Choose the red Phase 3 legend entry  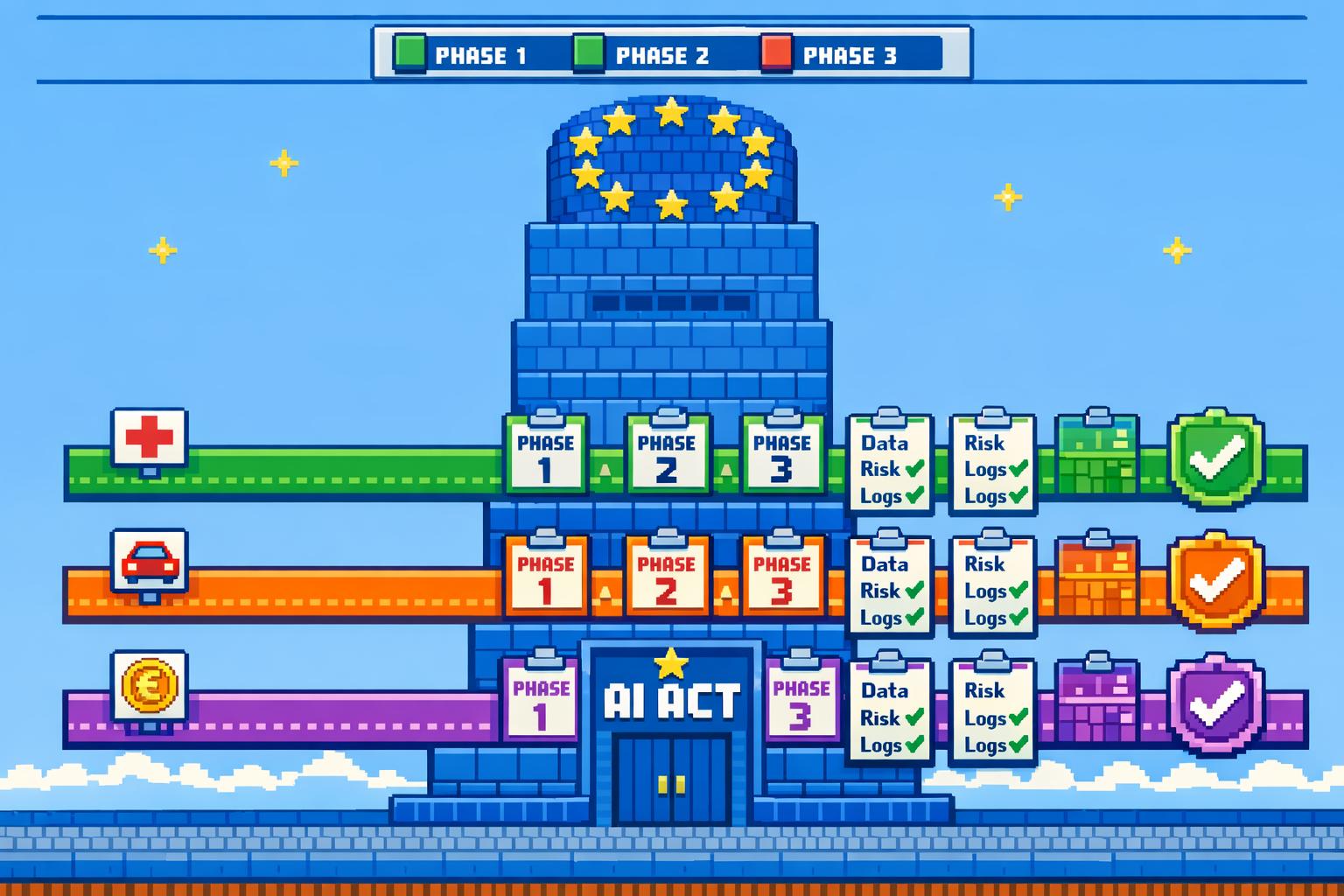[x=829, y=54]
